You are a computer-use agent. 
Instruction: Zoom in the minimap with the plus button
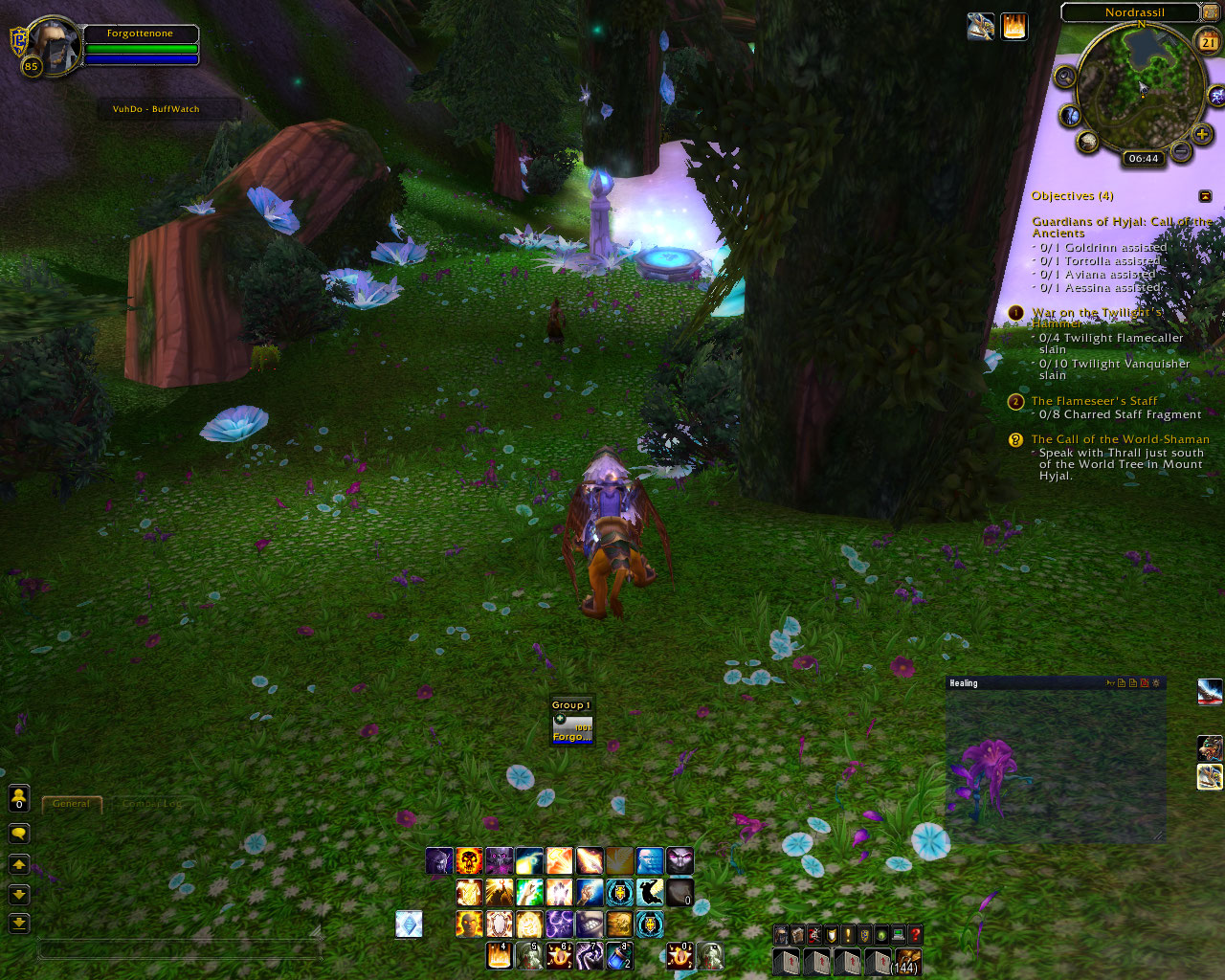pyautogui.click(x=1202, y=134)
